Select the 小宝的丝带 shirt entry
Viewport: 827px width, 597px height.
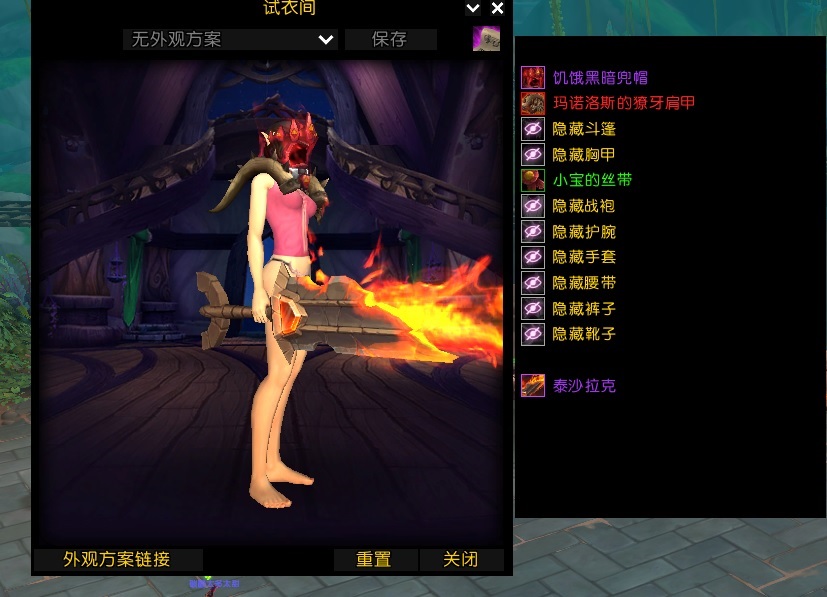[592, 180]
